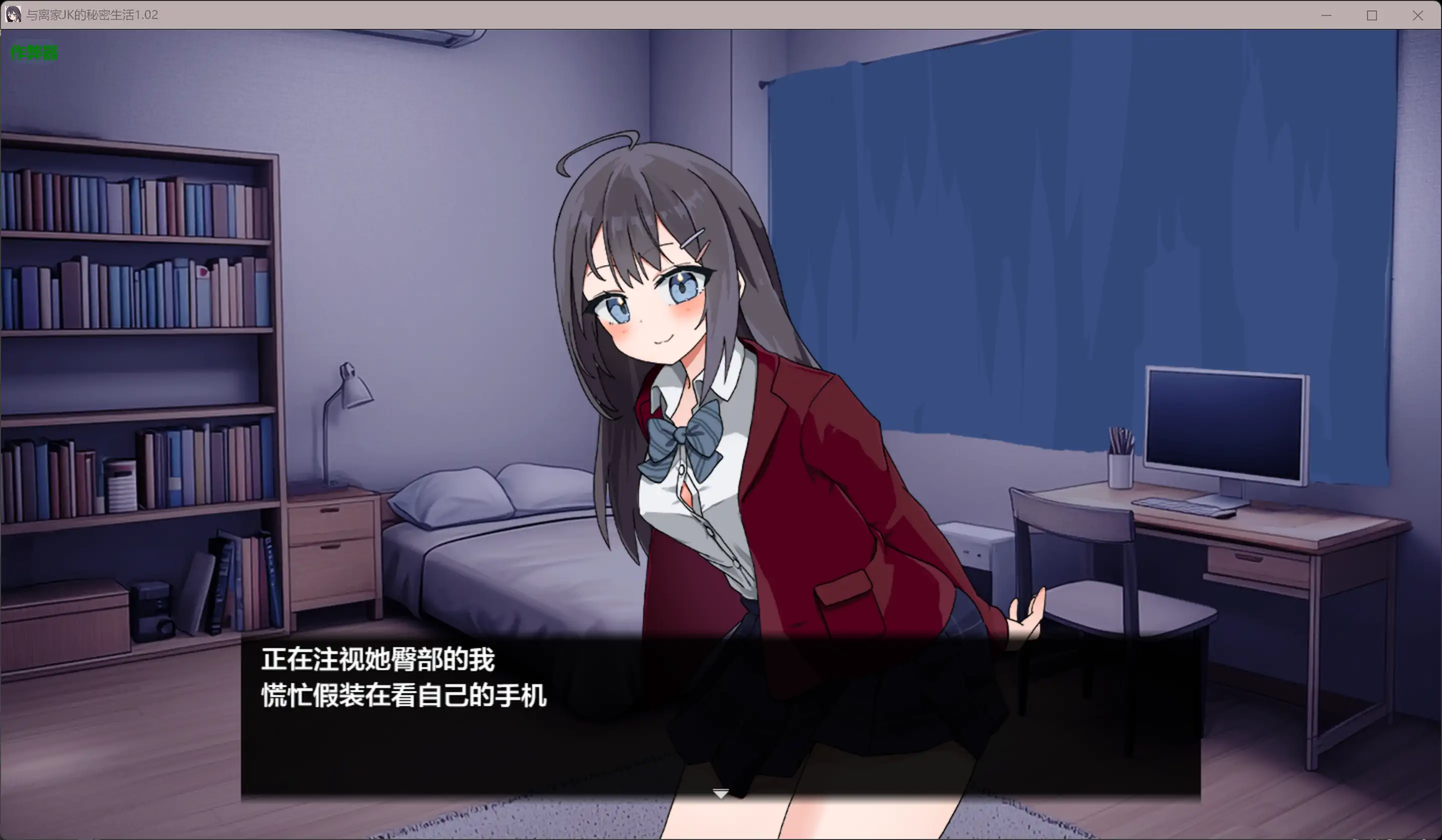Minimize the game window
This screenshot has width=1442, height=840.
[1326, 15]
